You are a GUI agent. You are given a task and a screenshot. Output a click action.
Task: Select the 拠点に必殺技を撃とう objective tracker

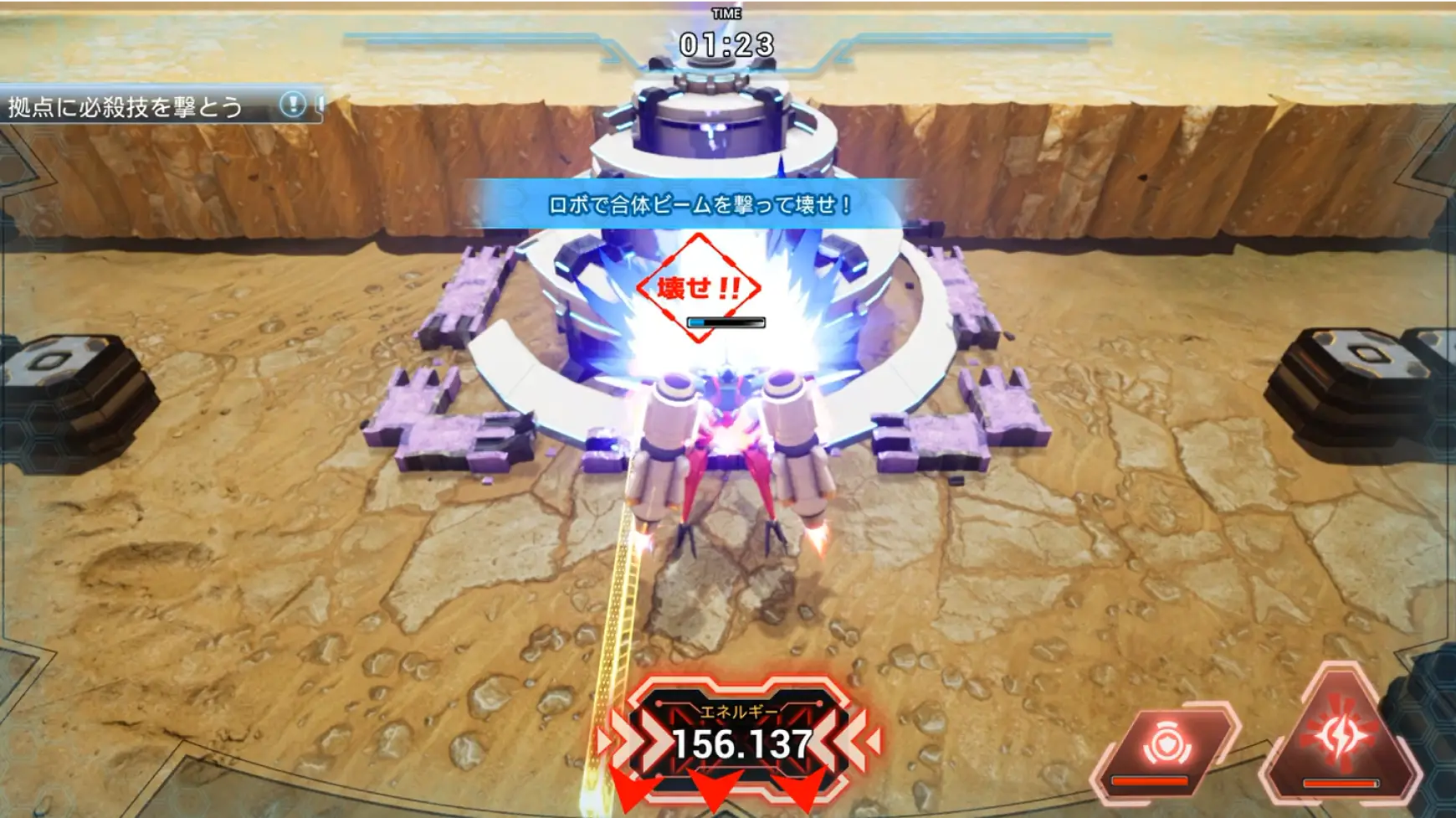tap(126, 107)
